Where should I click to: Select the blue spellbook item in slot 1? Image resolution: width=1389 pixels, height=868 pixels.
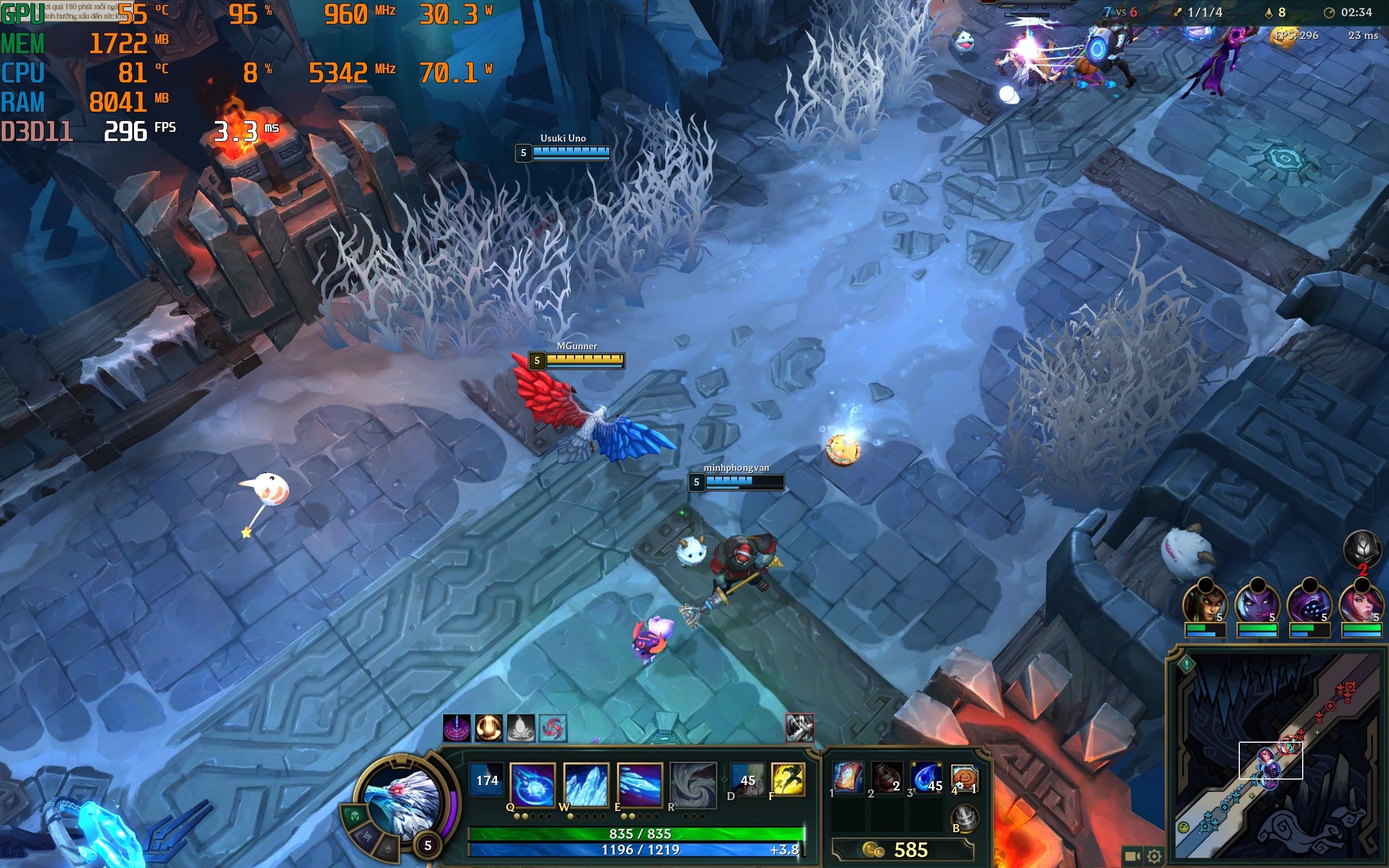click(x=848, y=778)
